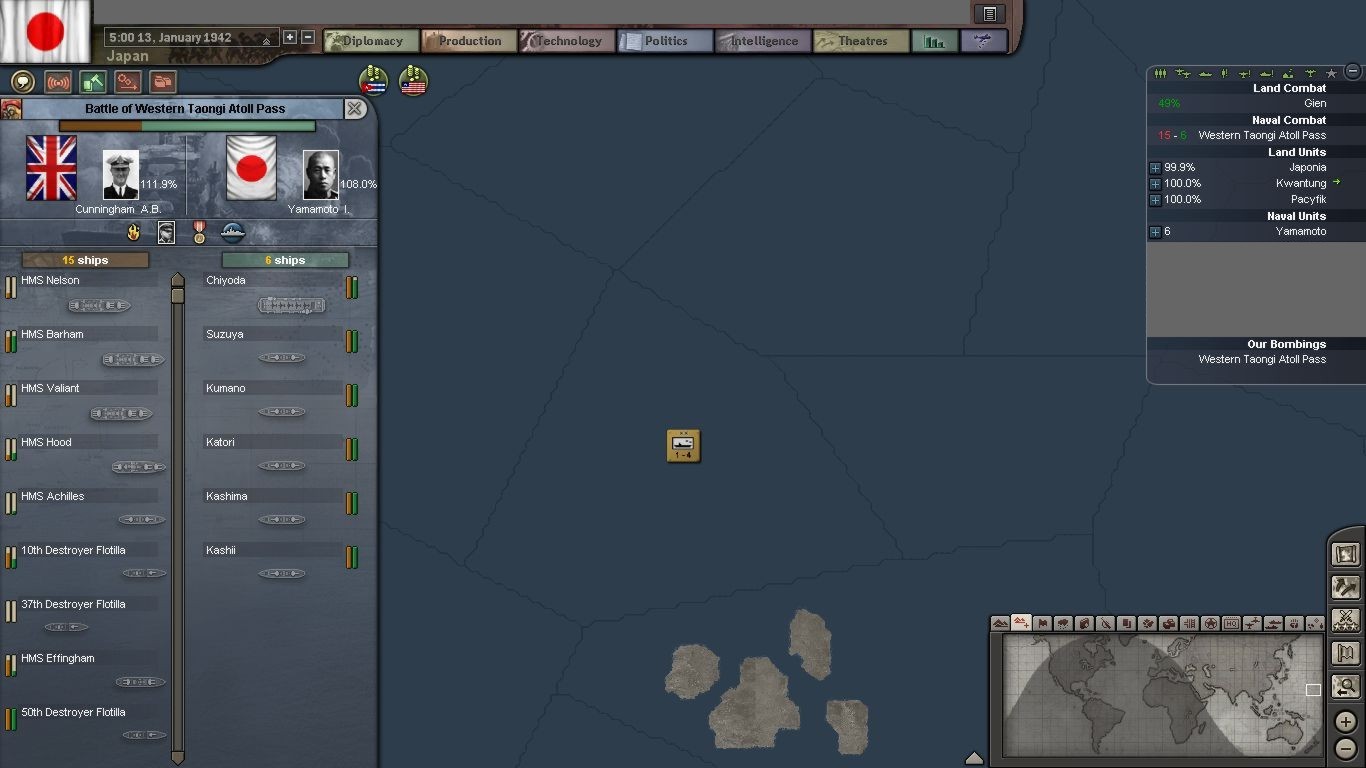
Task: Open the Western Taongi Atoll Pass naval combat
Action: click(1261, 136)
